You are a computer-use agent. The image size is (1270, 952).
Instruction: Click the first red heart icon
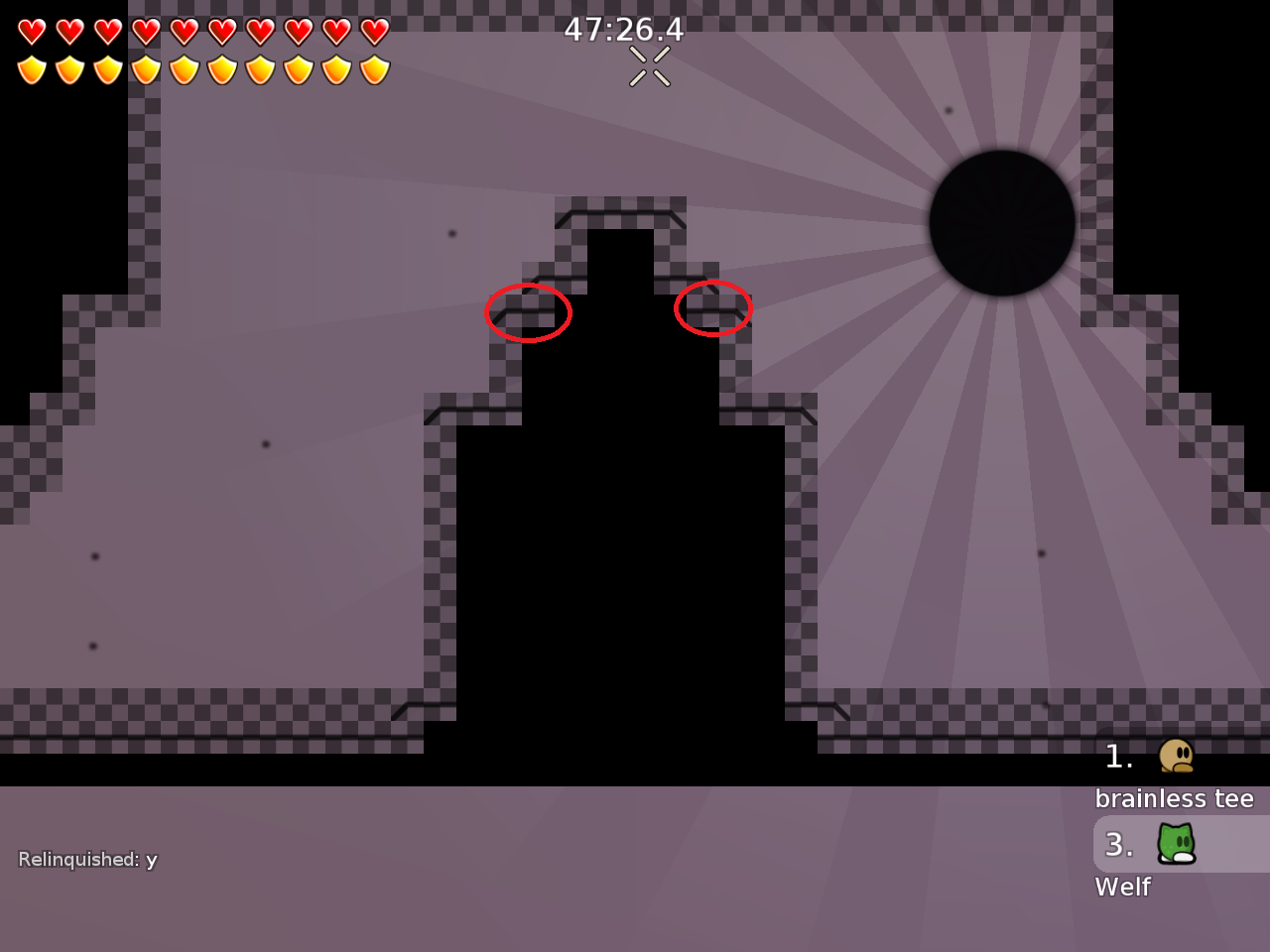[x=31, y=30]
